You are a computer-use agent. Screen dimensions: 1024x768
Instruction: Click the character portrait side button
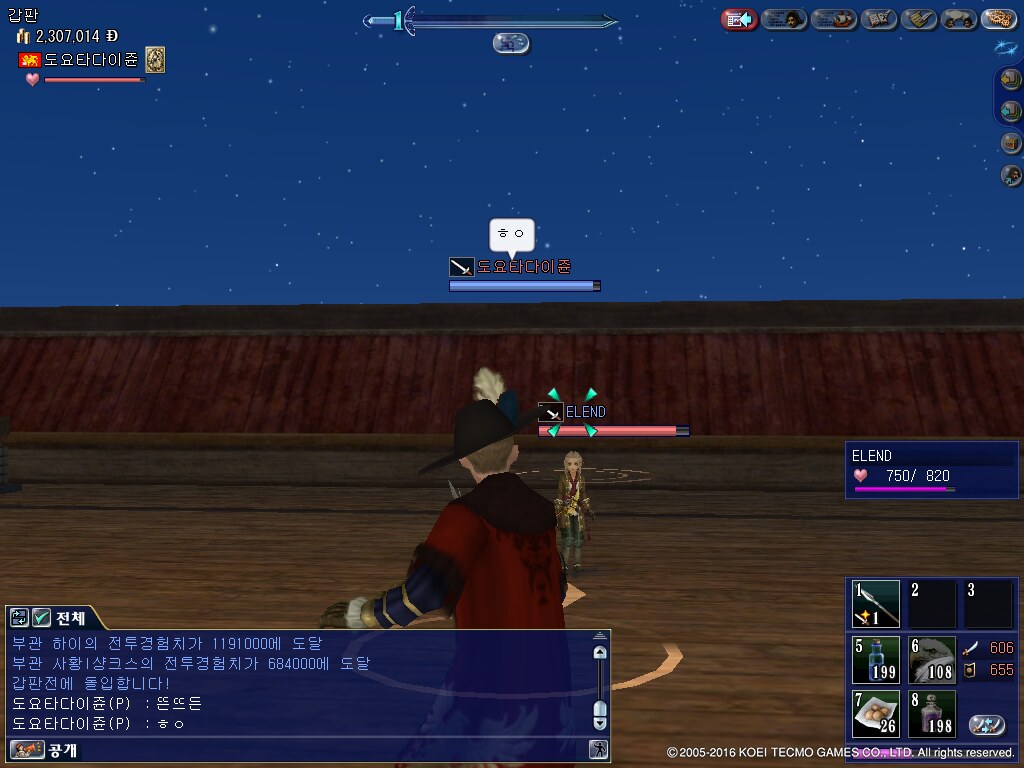coord(1011,175)
